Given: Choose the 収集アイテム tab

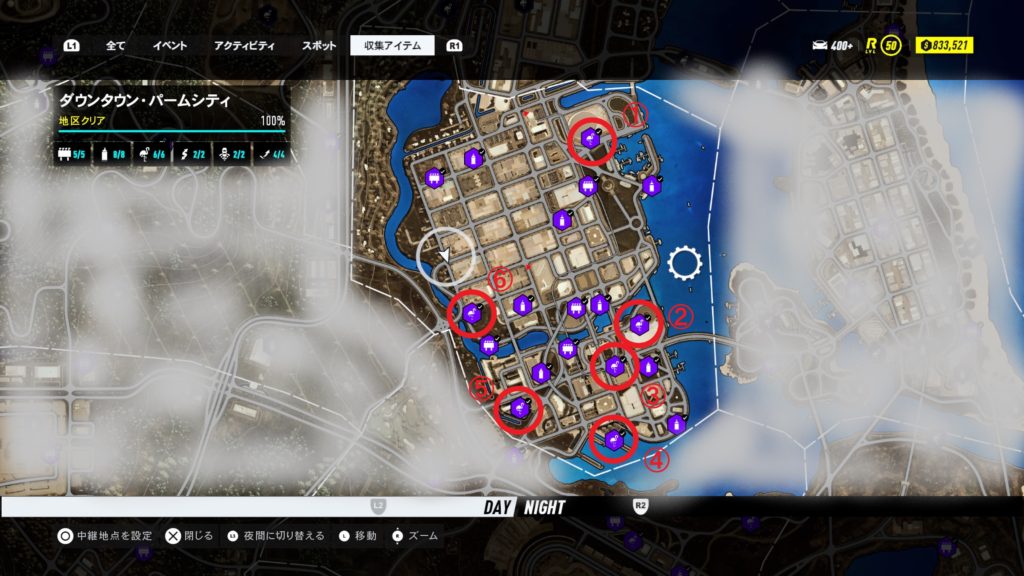Looking at the screenshot, I should (x=392, y=45).
